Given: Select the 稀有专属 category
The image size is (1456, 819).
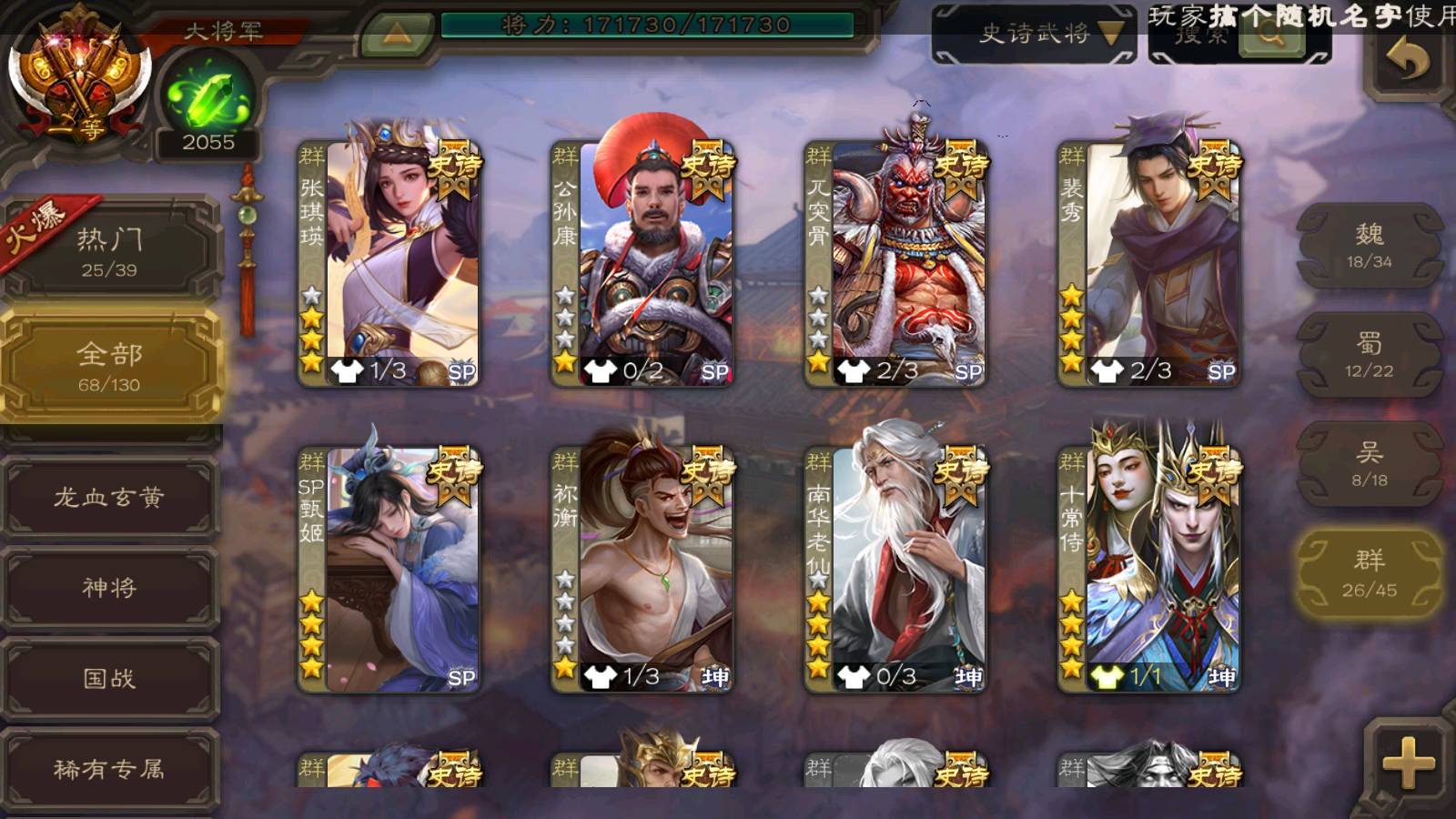Looking at the screenshot, I should (x=109, y=769).
